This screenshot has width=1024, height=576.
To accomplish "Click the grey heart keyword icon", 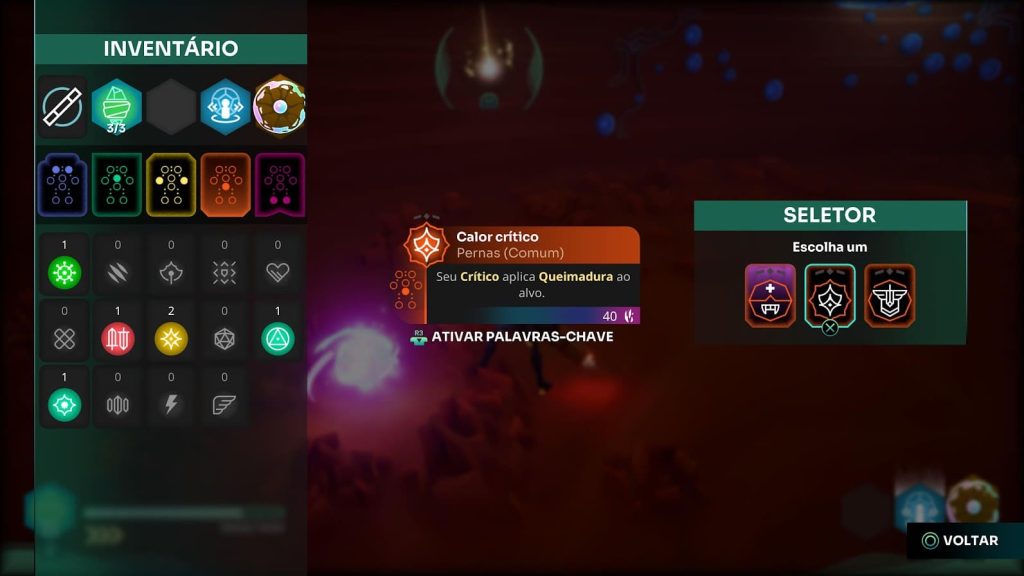I will (278, 273).
